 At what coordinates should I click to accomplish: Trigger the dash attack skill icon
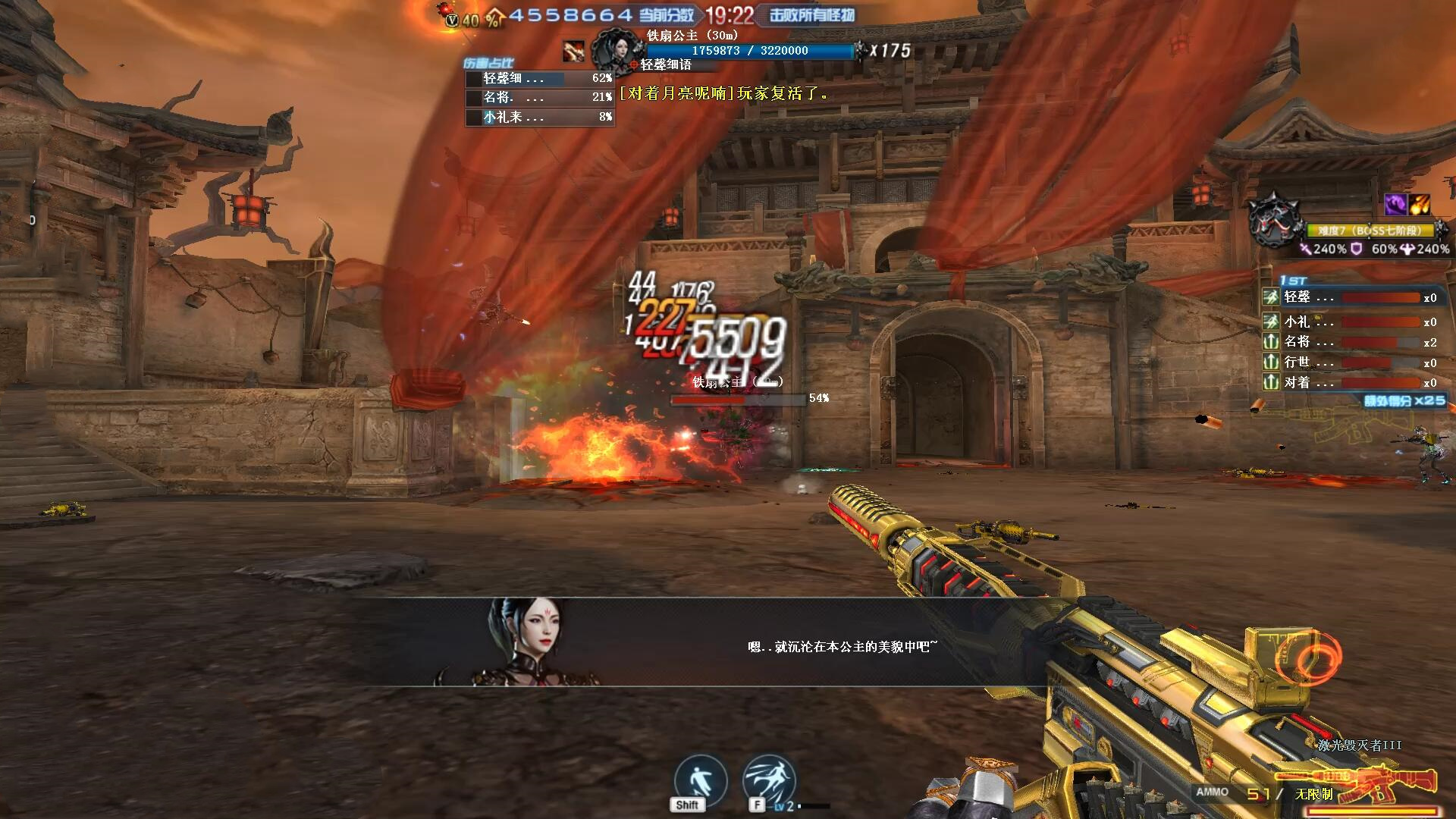click(769, 780)
